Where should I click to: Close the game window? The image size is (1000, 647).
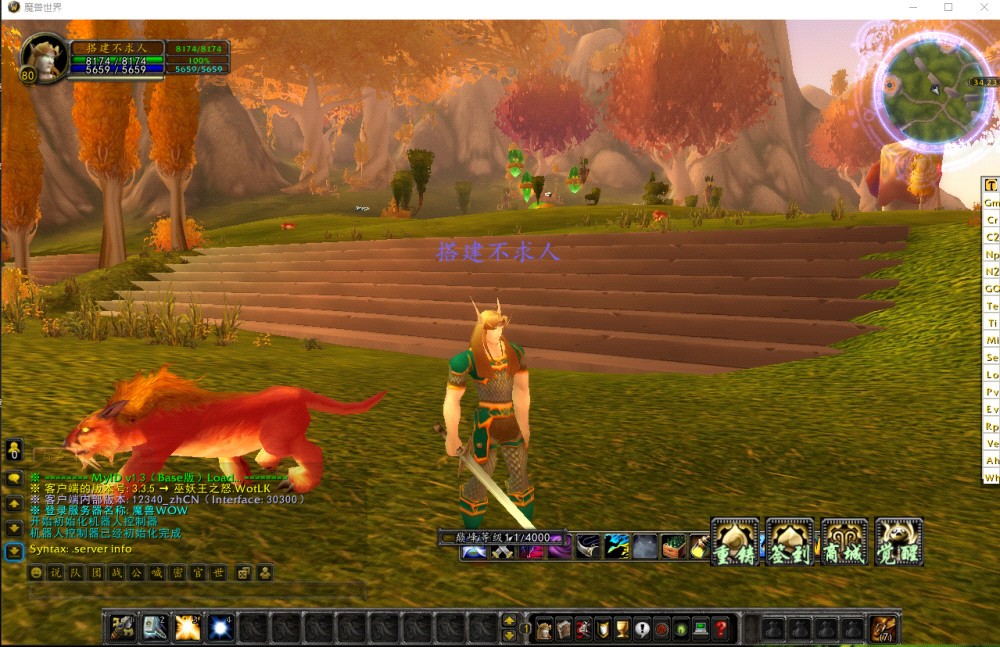click(x=982, y=8)
